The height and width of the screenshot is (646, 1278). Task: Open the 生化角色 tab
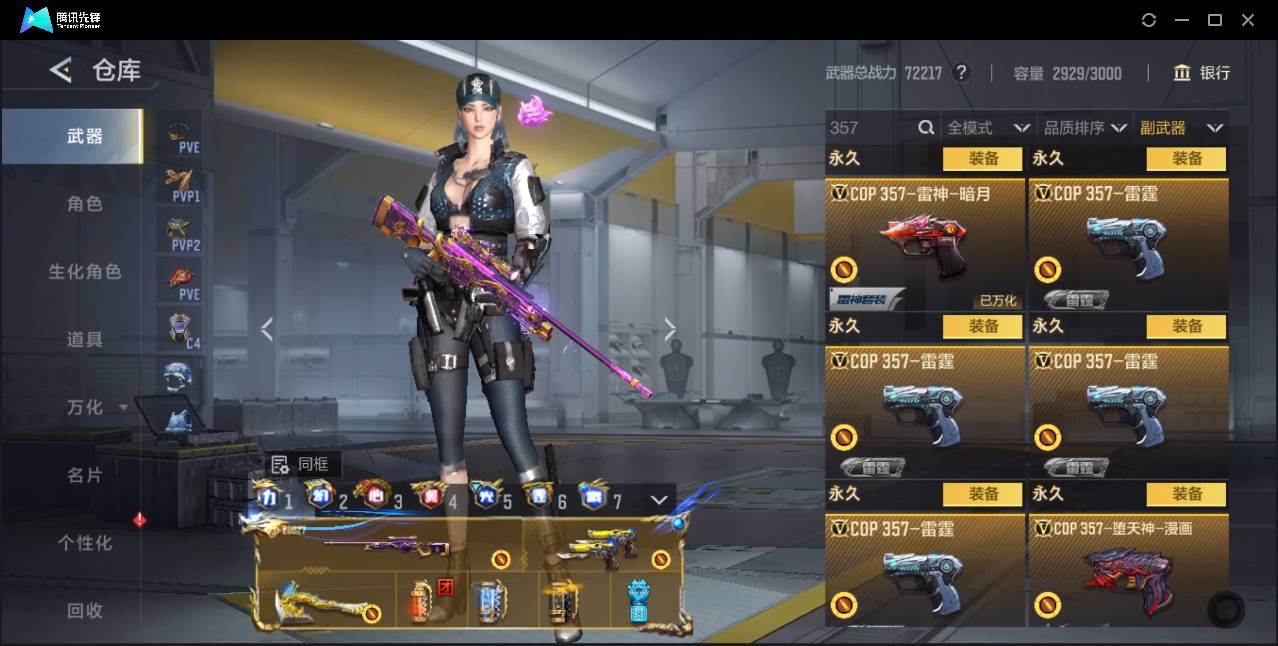point(85,272)
